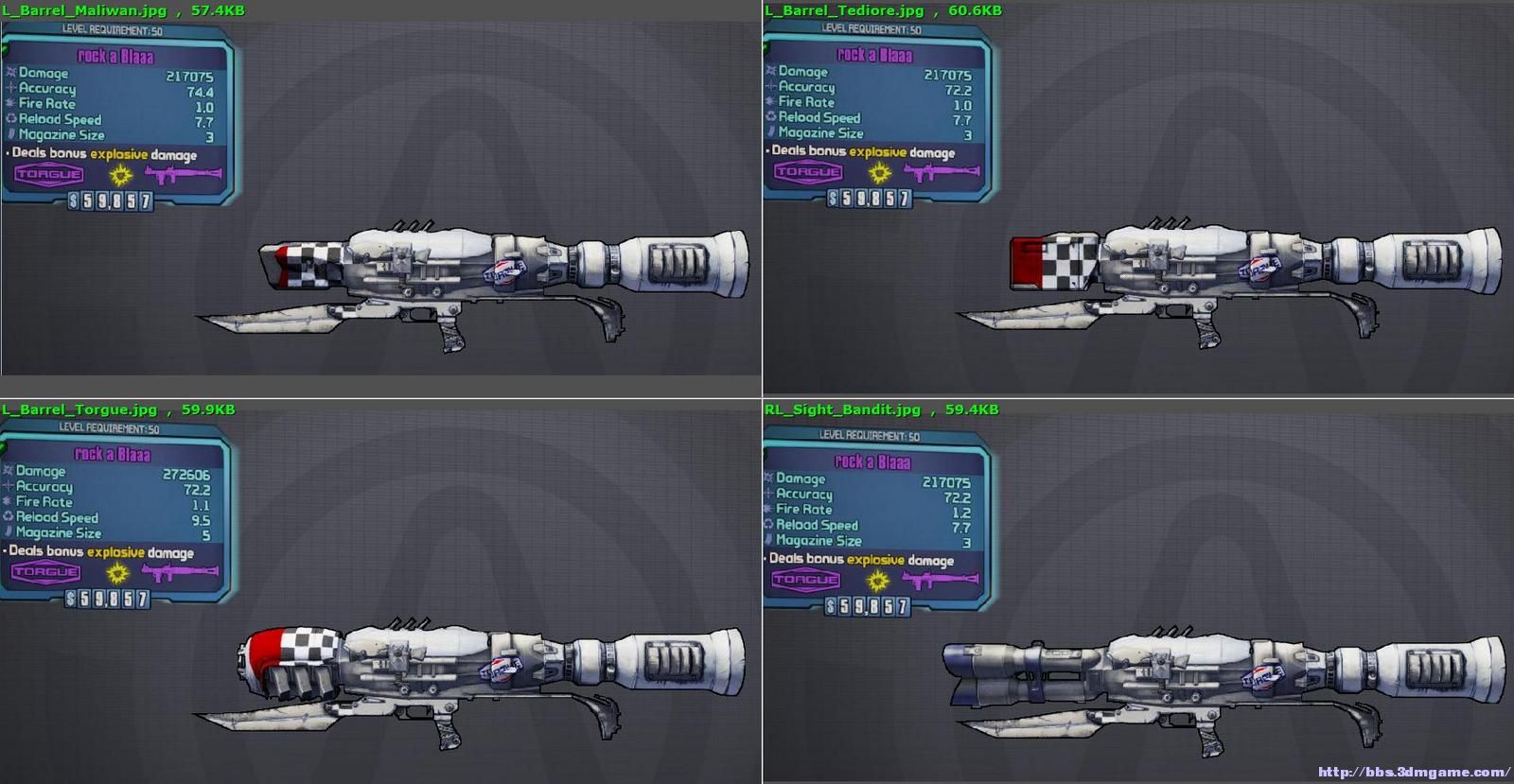Click the Accuracy crosshair icon on Tediore card
Screen dimensions: 1514x784
[x=771, y=88]
